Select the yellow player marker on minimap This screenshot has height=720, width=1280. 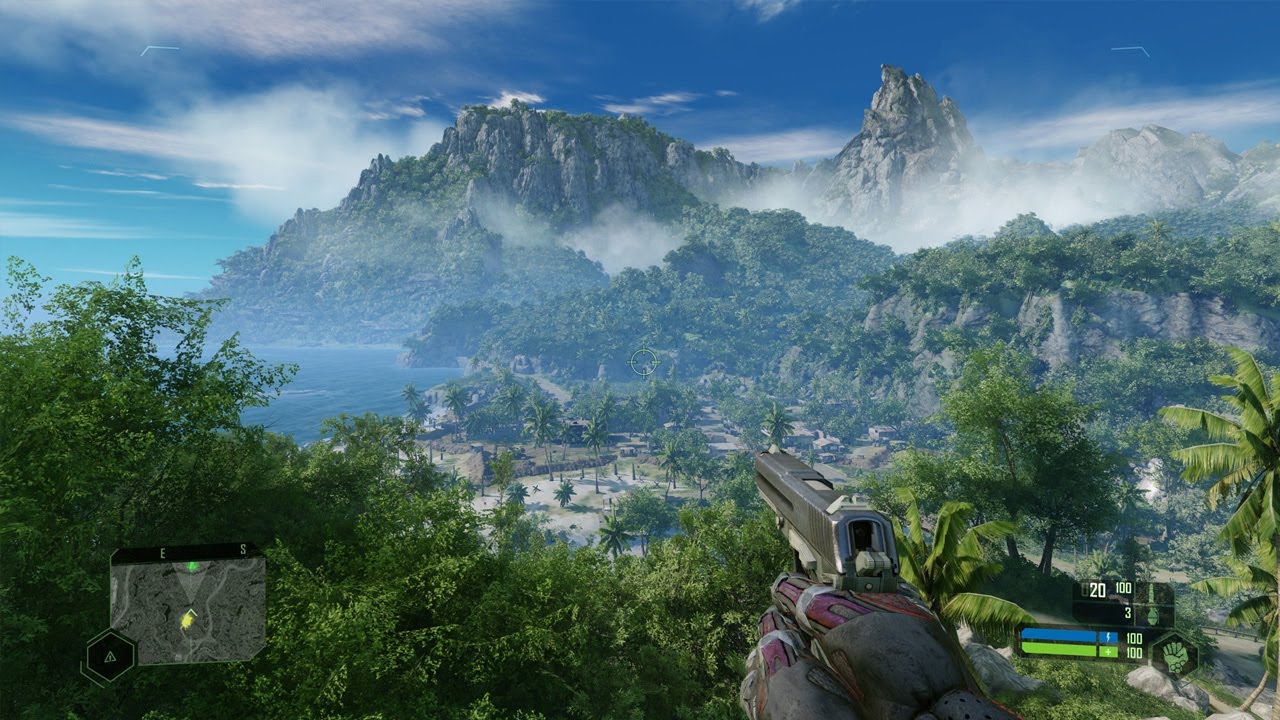(x=187, y=621)
